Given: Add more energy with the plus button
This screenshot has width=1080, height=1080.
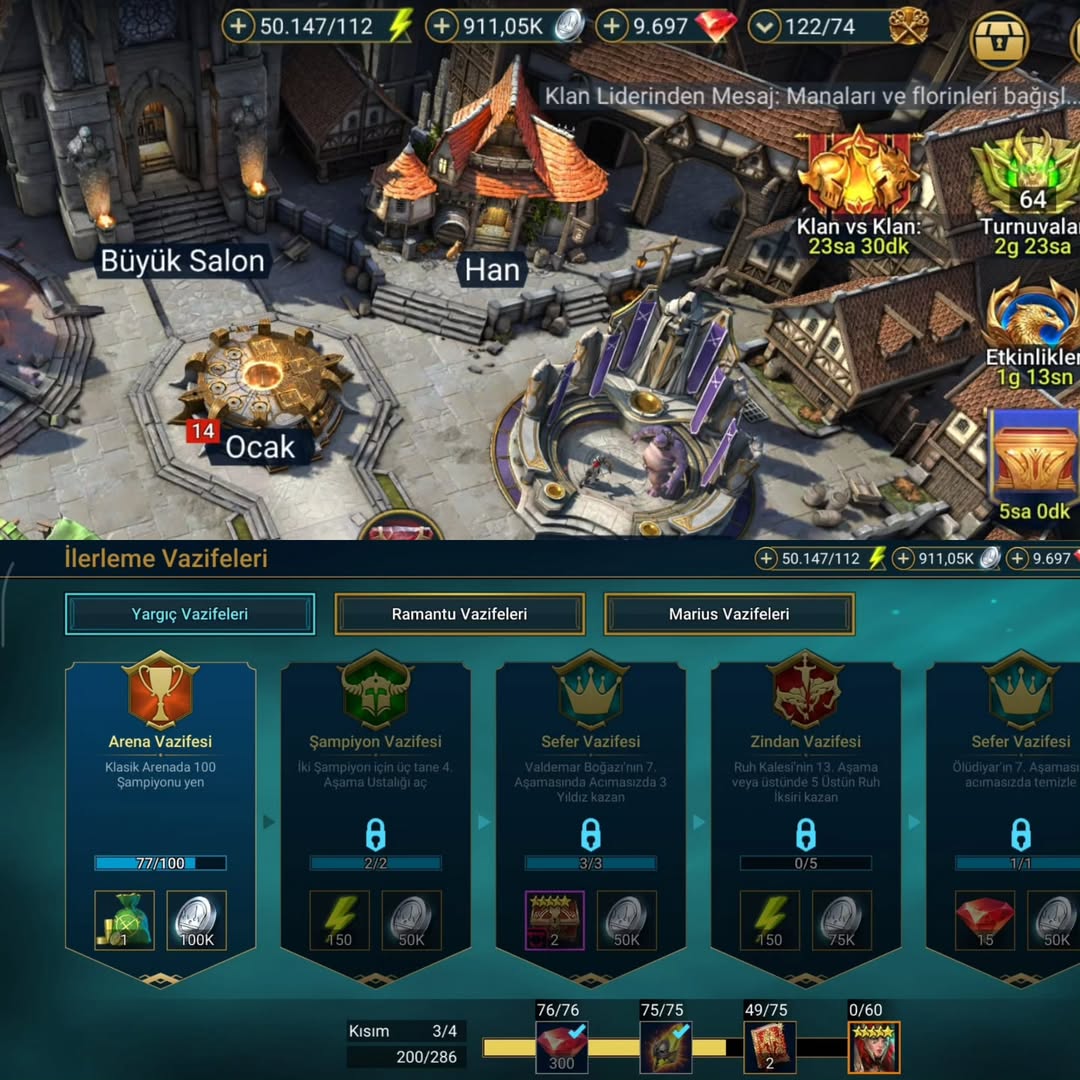Looking at the screenshot, I should 238,26.
